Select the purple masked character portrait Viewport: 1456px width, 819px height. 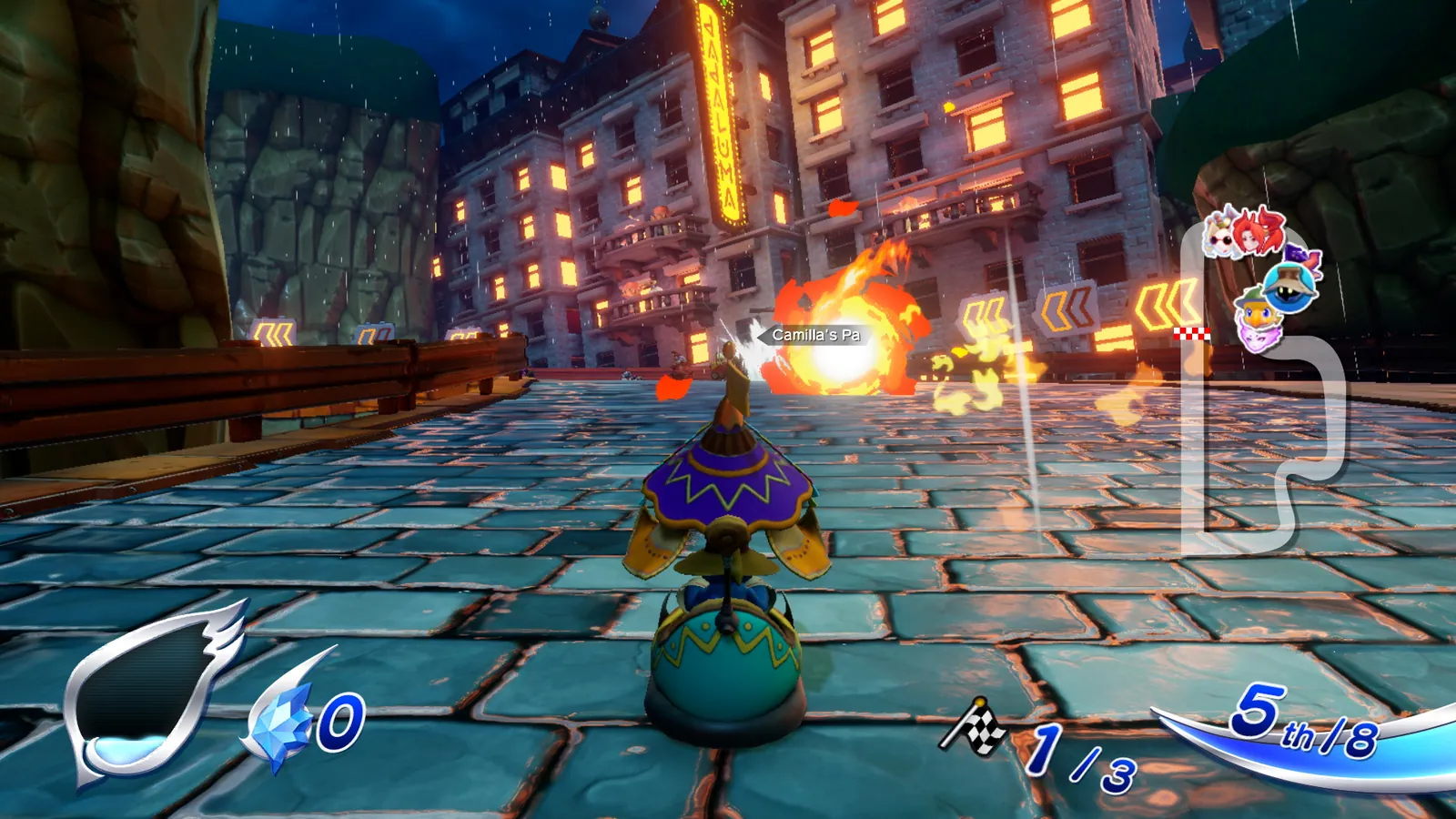(x=1258, y=339)
